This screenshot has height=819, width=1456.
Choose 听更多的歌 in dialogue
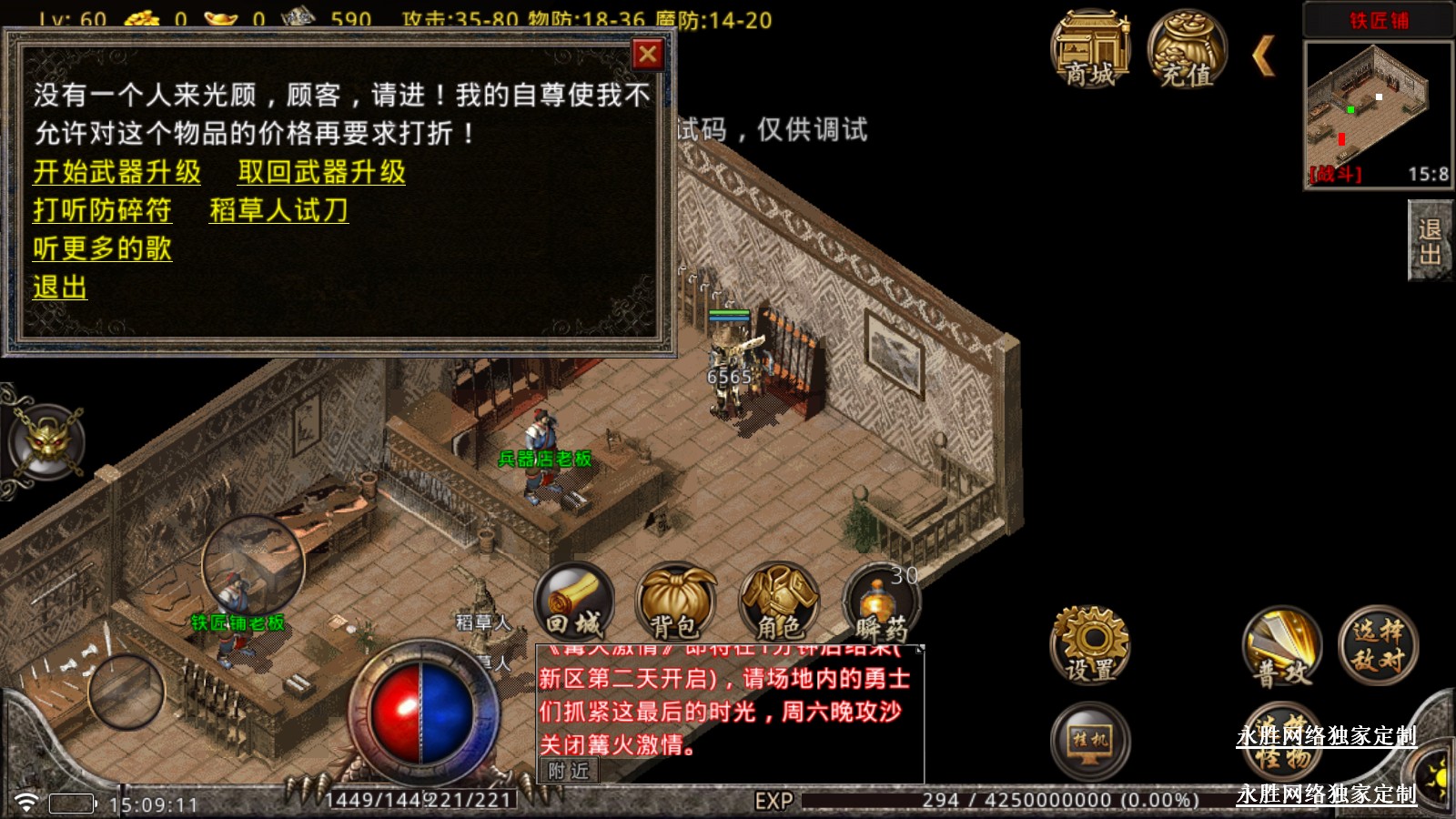[102, 248]
